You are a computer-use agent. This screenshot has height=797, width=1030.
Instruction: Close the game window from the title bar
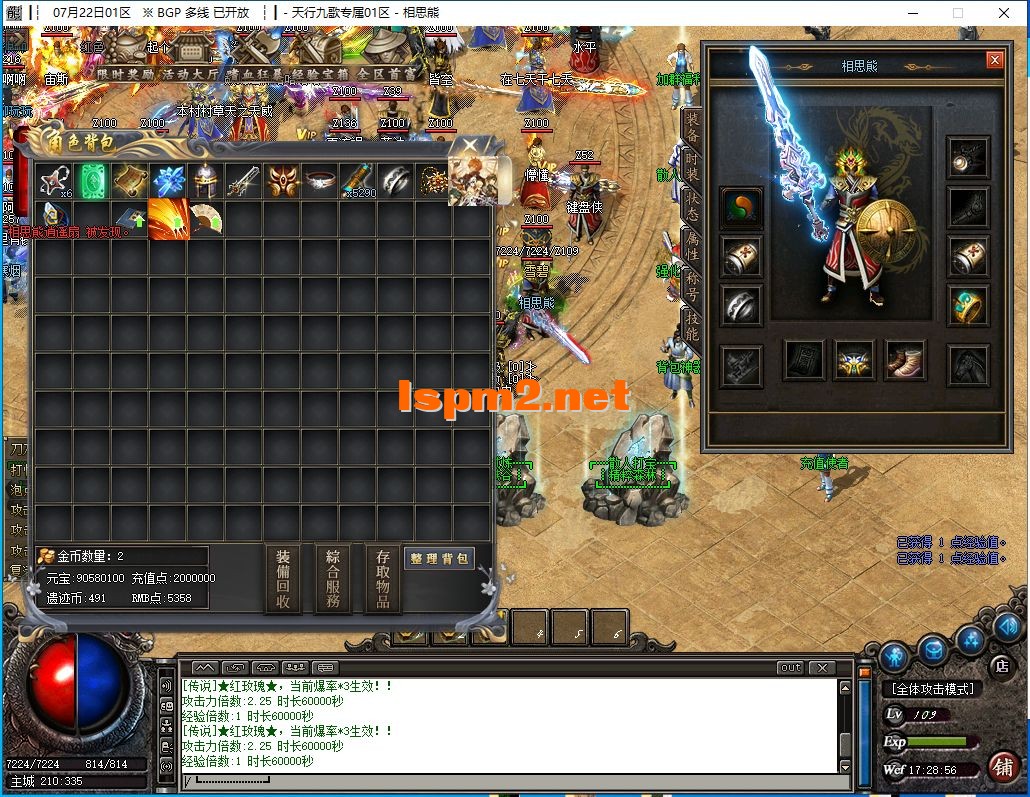pos(1005,13)
